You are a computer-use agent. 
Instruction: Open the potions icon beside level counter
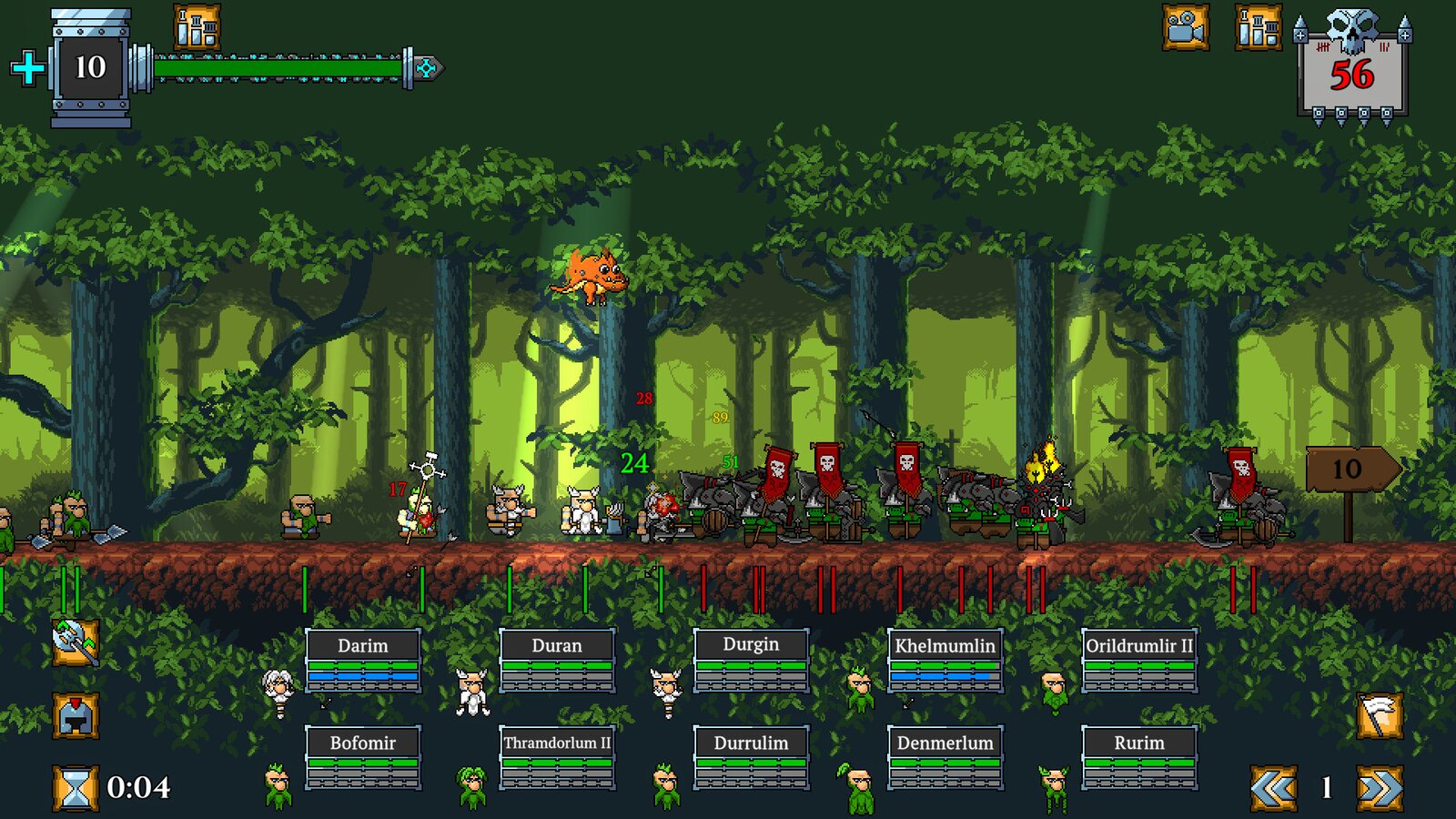tap(197, 27)
